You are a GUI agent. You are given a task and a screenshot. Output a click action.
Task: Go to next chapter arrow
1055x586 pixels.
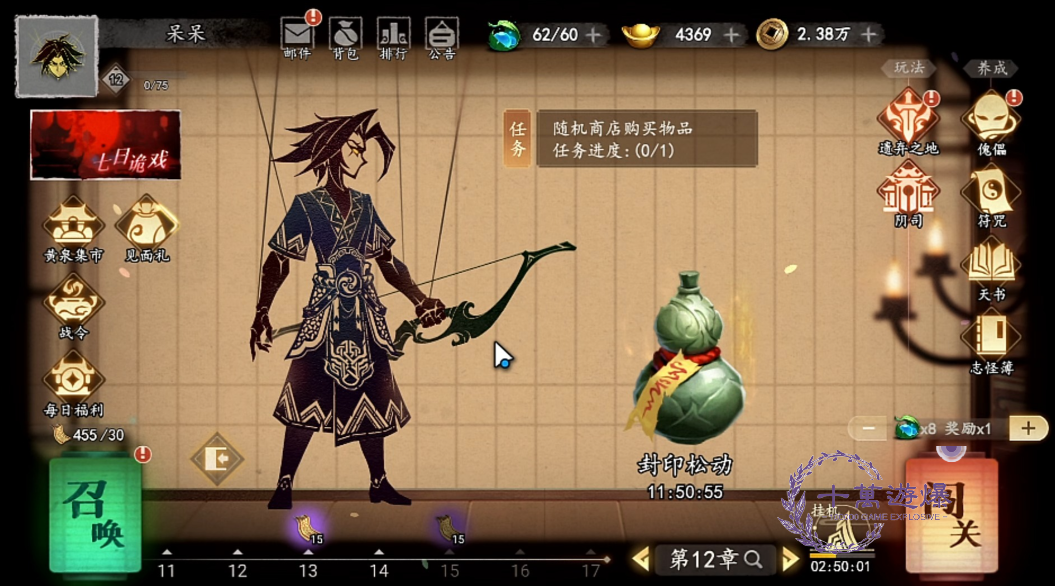791,559
